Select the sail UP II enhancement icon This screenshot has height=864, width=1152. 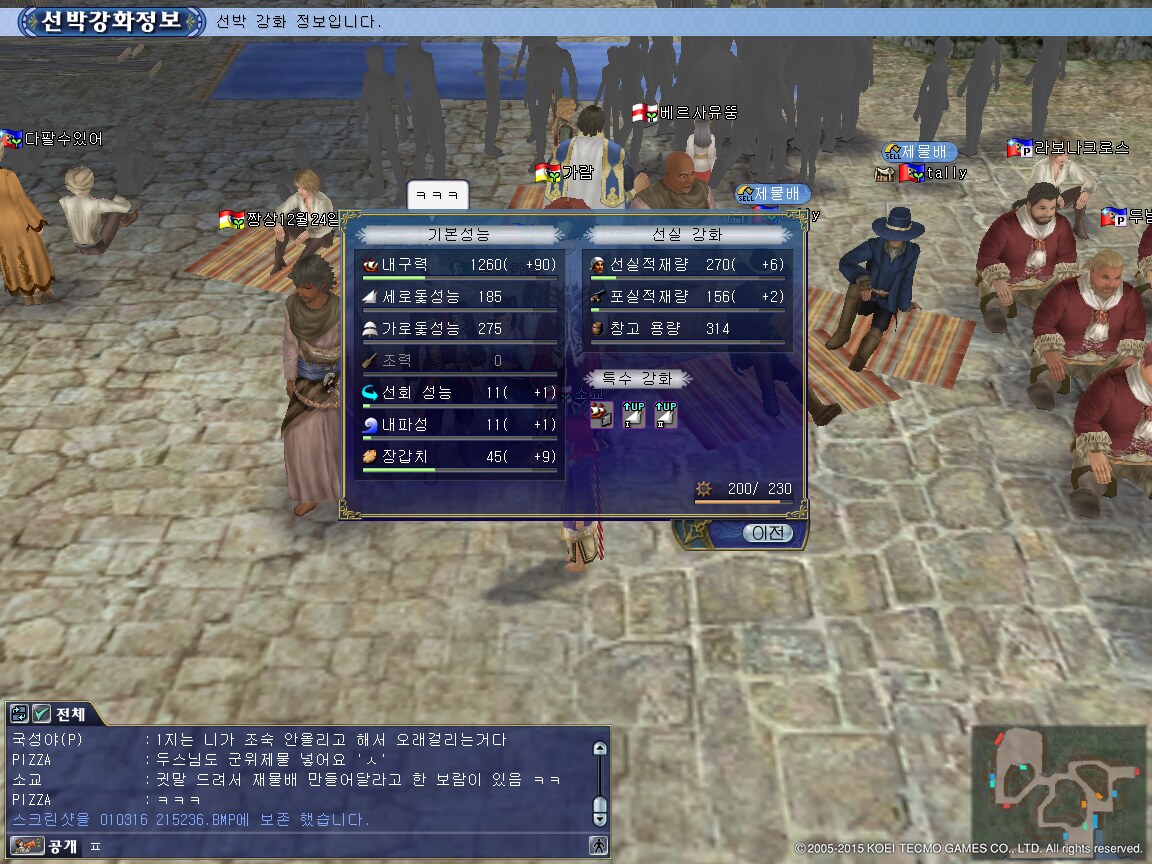pyautogui.click(x=665, y=415)
